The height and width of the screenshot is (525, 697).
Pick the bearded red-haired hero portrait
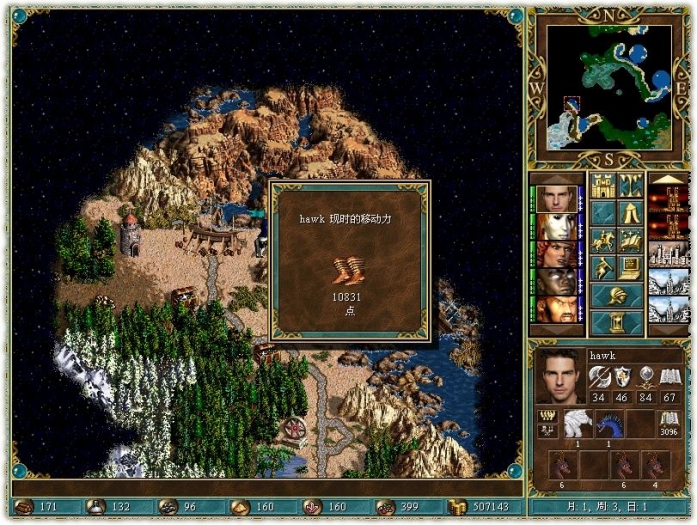click(556, 309)
